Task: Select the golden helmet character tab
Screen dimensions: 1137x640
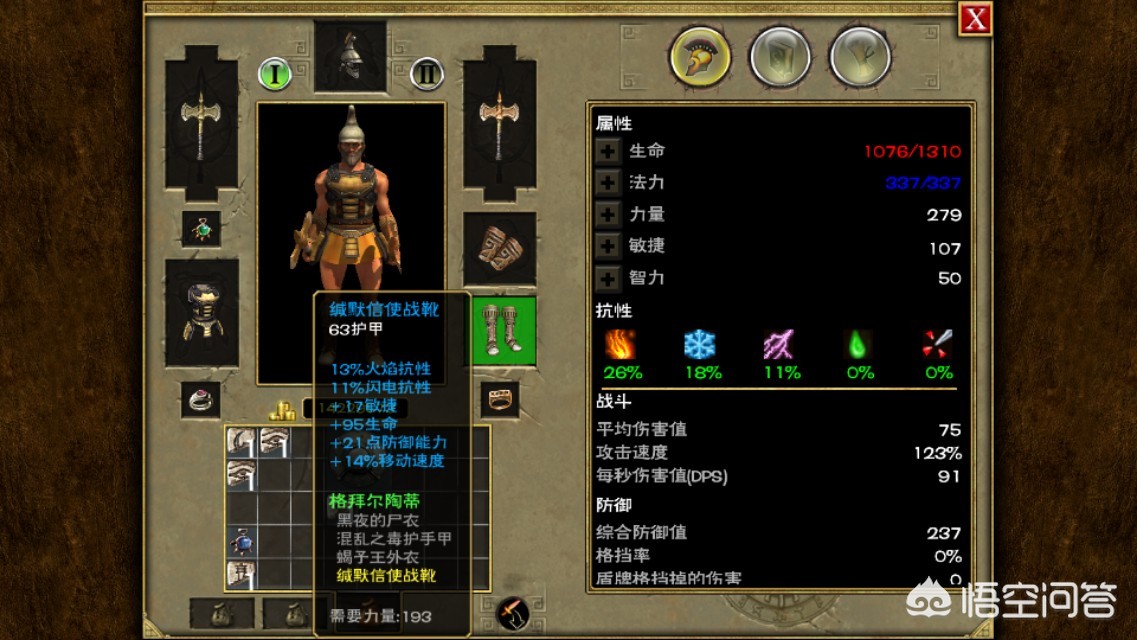Action: coord(699,55)
